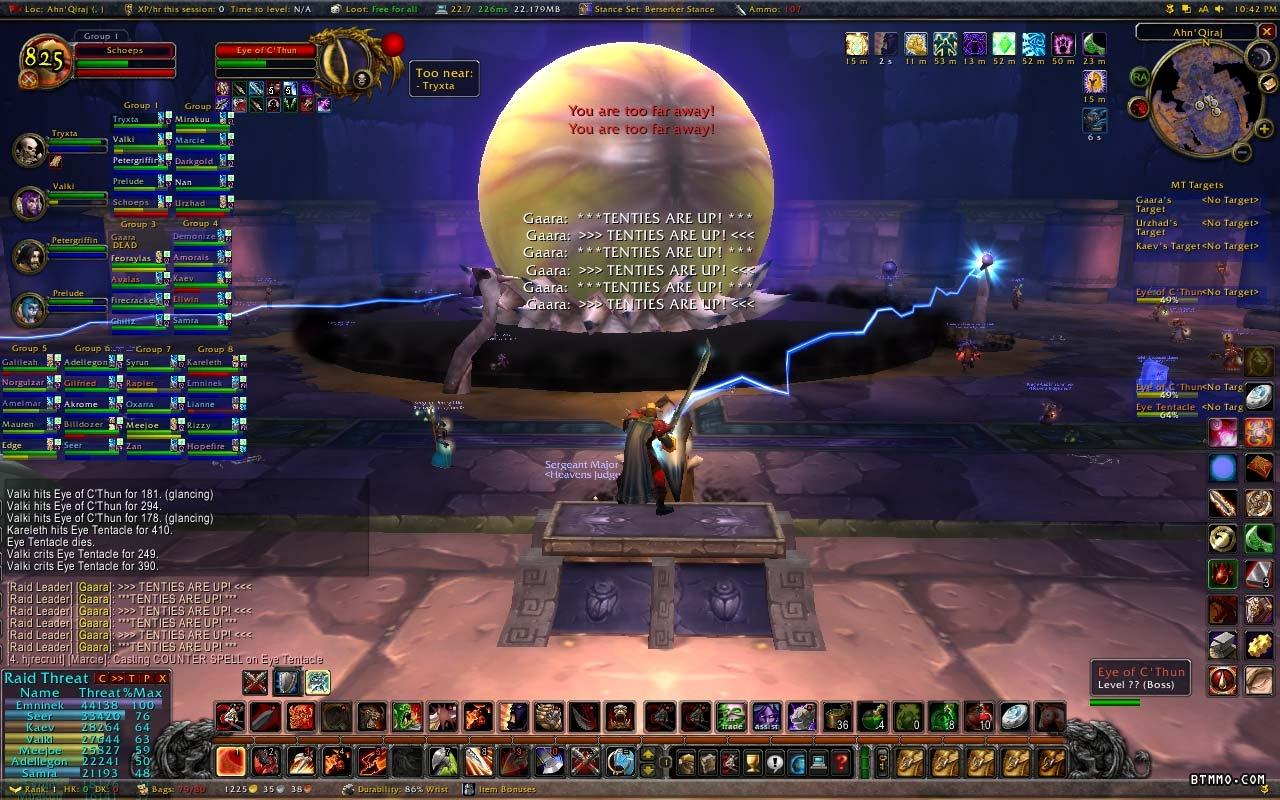Open the keyring next to the bags
The height and width of the screenshot is (800, 1280).
click(x=882, y=763)
